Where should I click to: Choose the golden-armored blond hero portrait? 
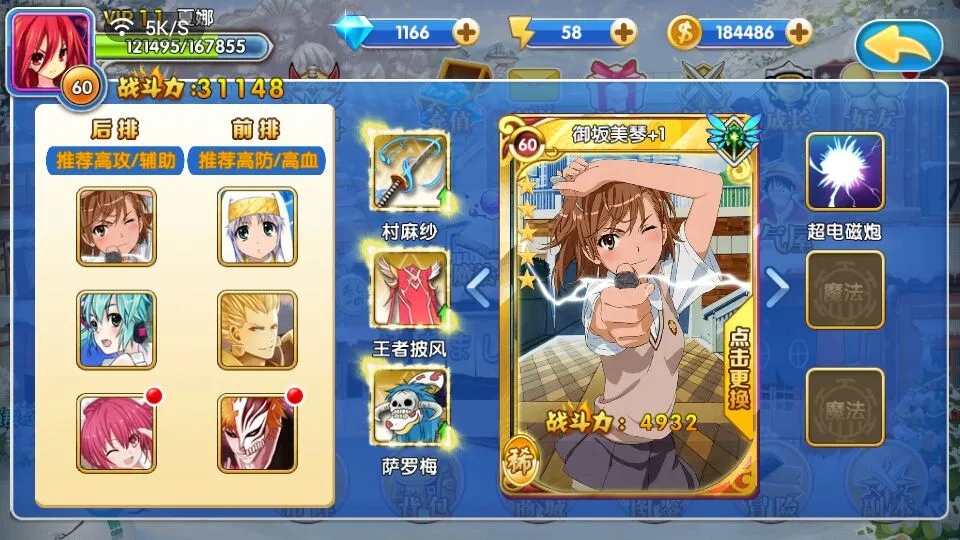[257, 330]
